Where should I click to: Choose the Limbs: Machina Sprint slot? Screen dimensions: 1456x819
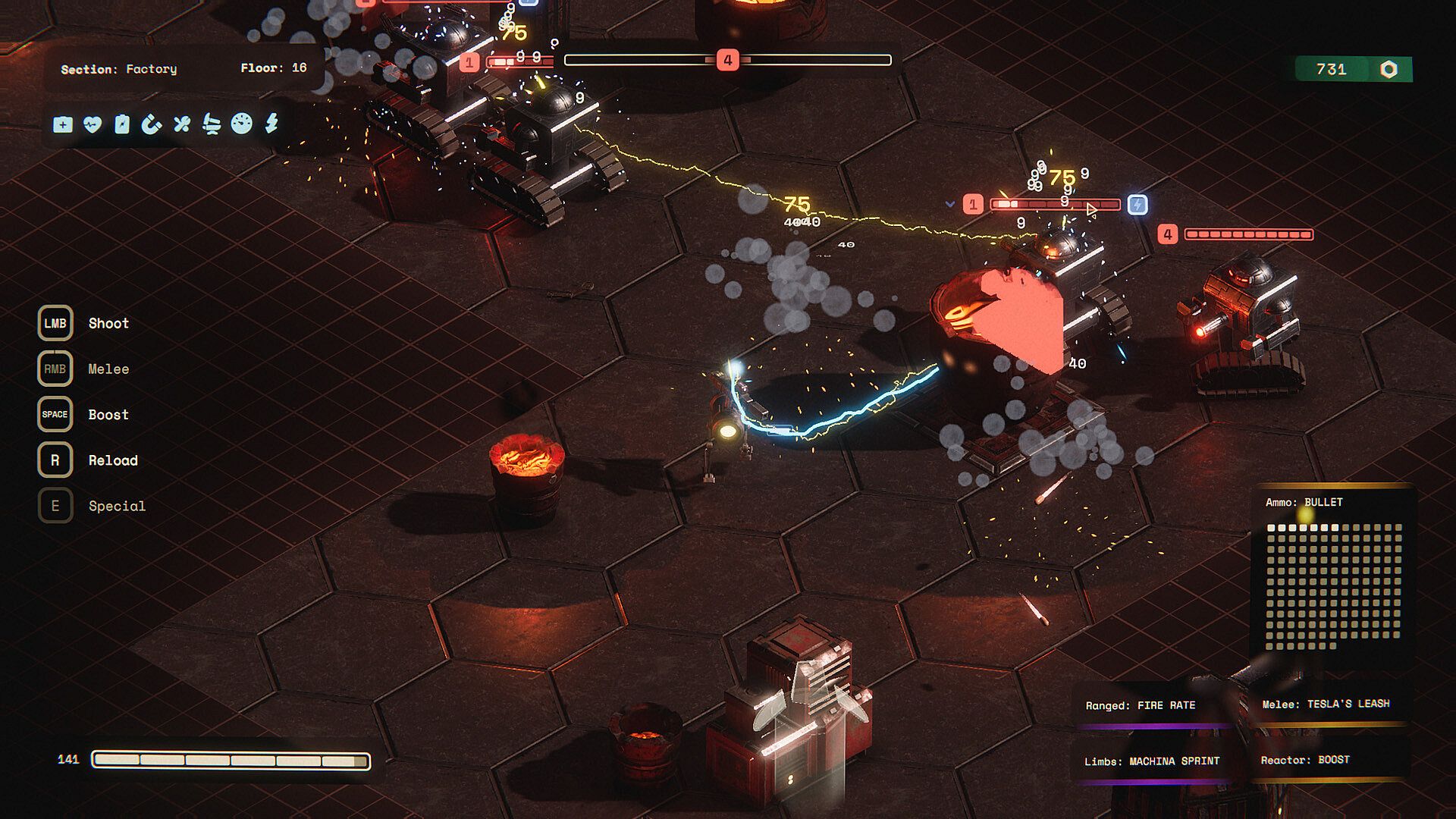click(1152, 761)
